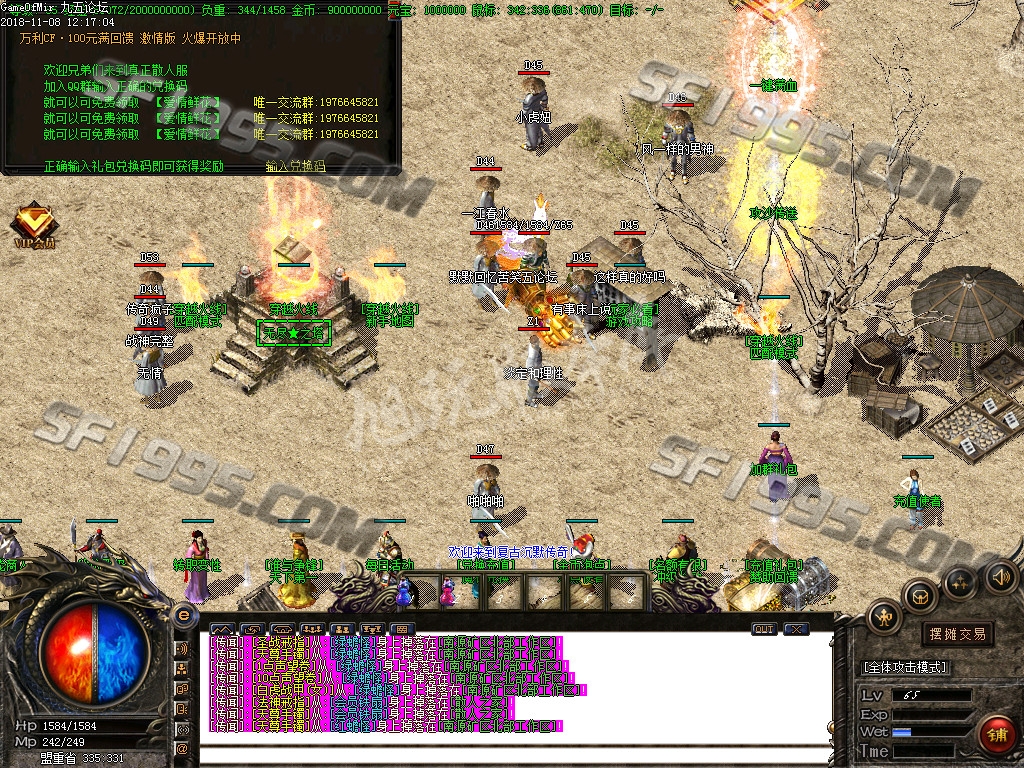1024x768 pixels.
Task: Open the bag chest round button
Action: click(920, 595)
